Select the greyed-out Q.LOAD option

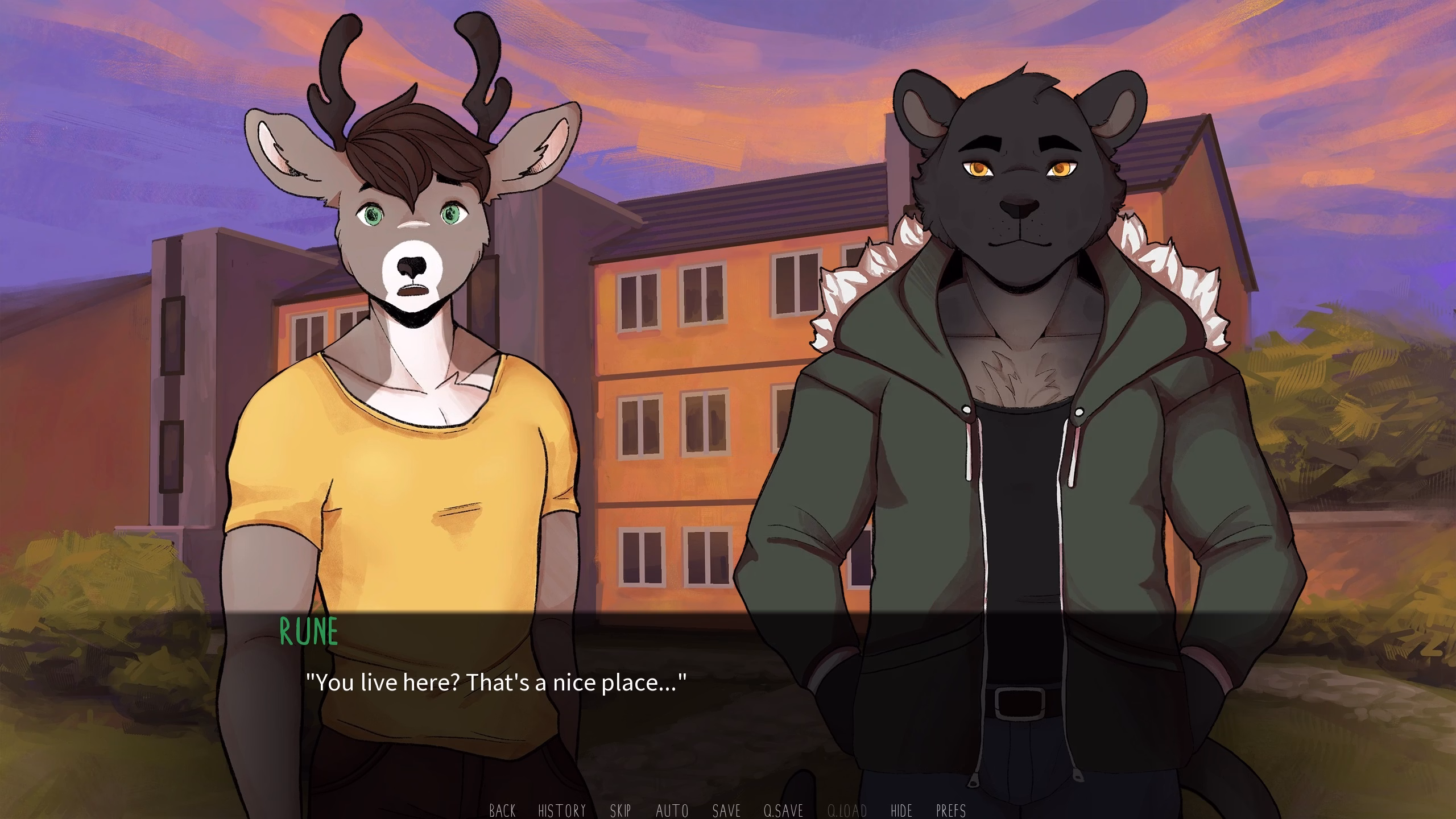click(847, 812)
